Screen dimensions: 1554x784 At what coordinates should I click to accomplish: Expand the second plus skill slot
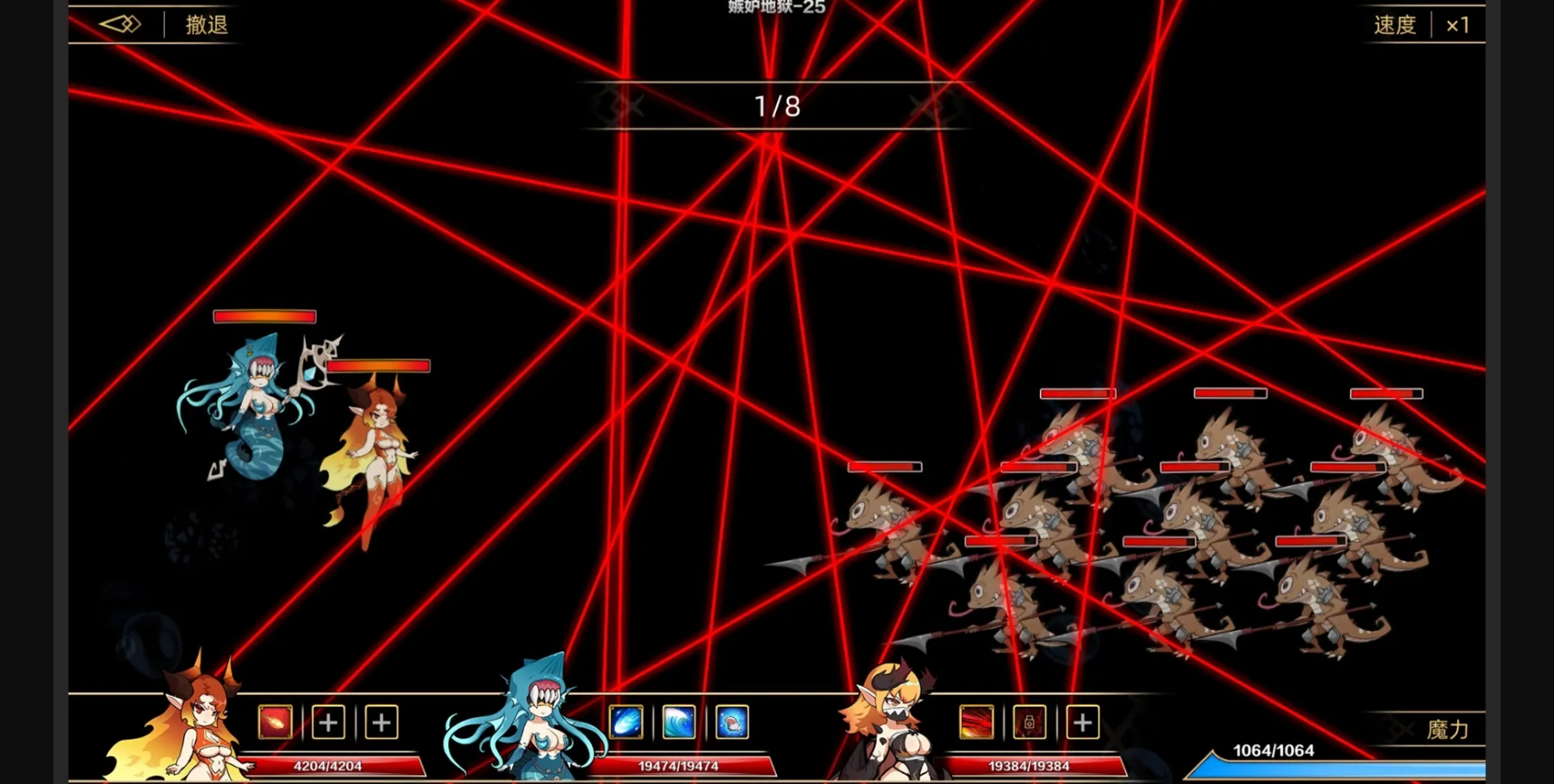(381, 723)
